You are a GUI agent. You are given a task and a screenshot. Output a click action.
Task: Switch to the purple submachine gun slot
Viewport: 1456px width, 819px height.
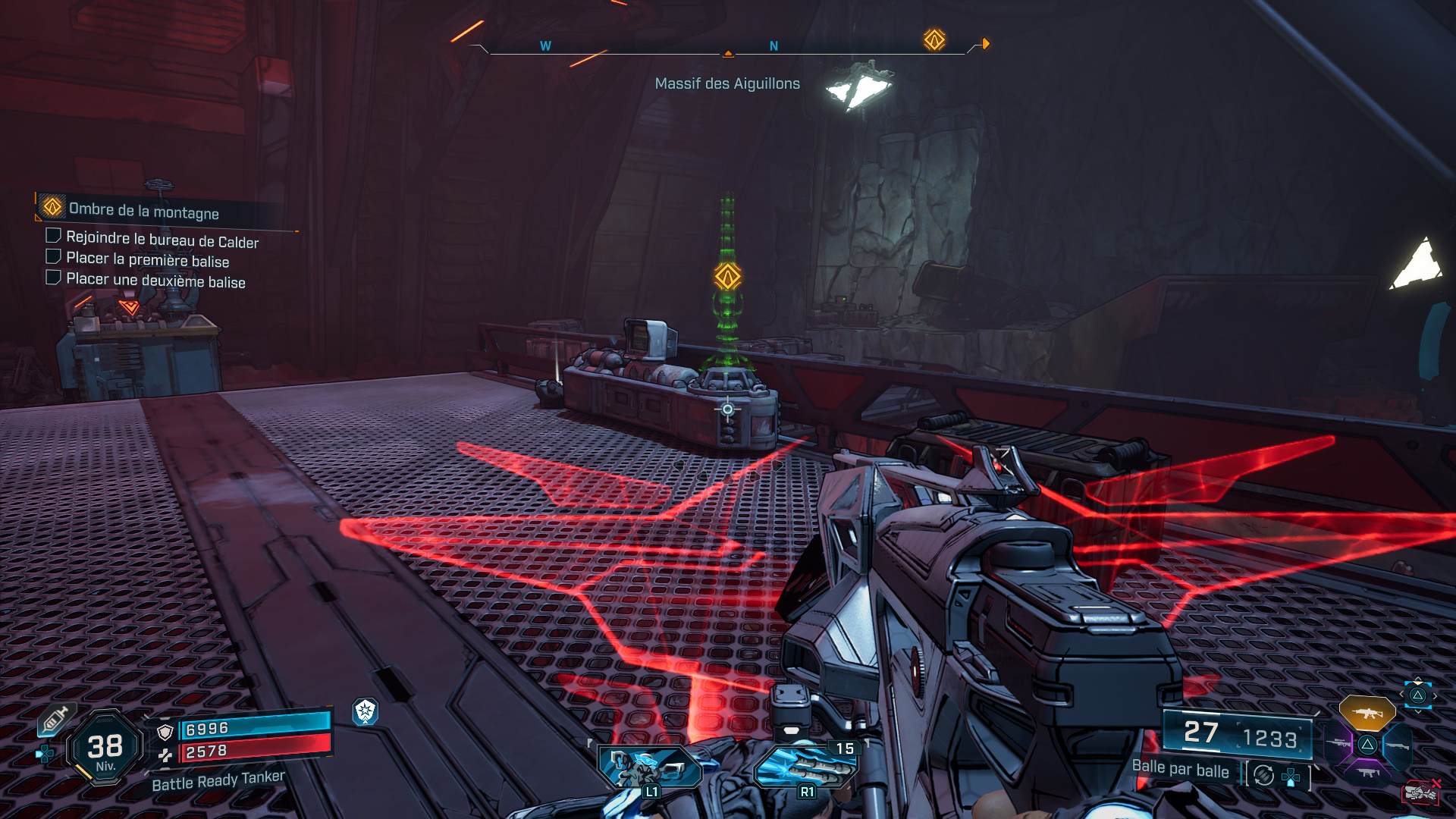1368,773
